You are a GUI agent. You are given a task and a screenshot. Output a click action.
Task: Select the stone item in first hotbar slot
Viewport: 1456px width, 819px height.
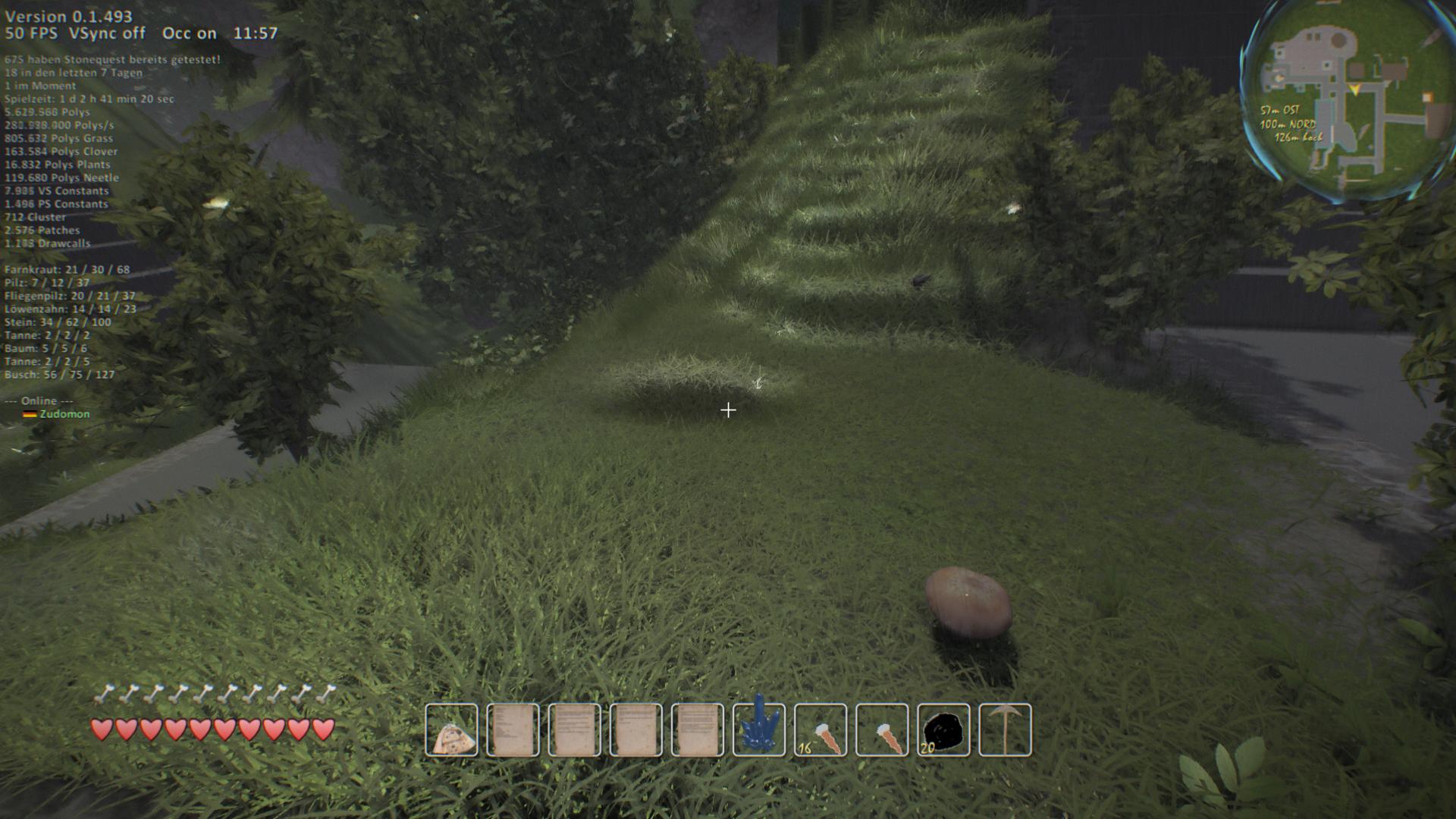[452, 730]
